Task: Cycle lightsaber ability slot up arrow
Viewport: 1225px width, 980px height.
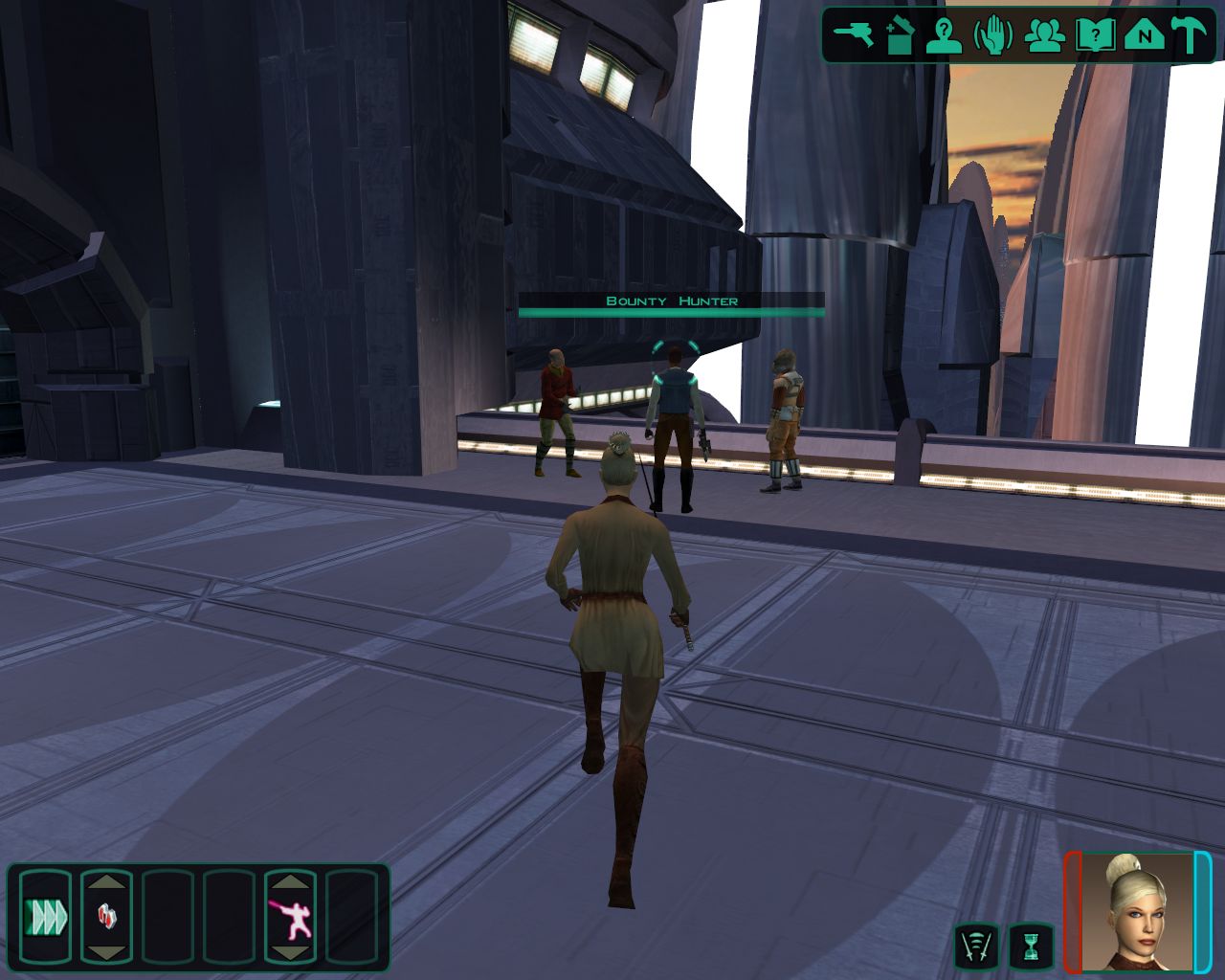Action: pyautogui.click(x=290, y=881)
